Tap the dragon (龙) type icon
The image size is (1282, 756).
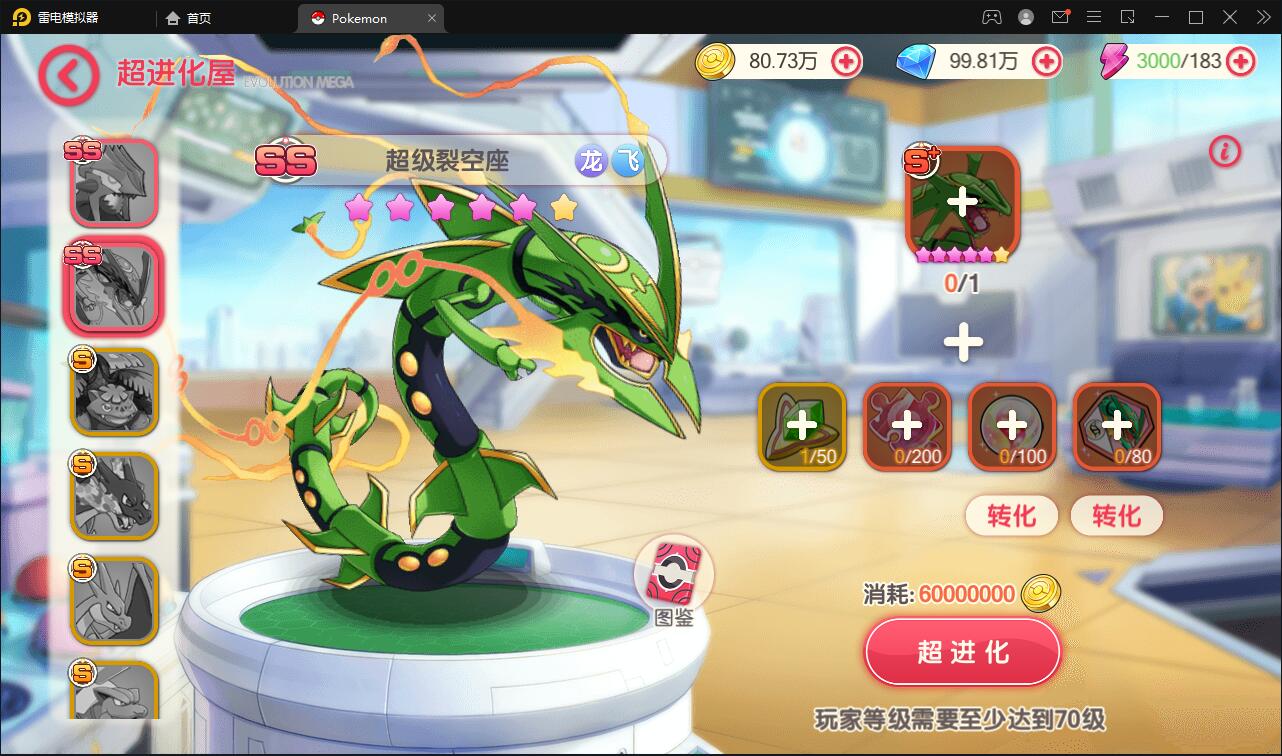point(590,160)
